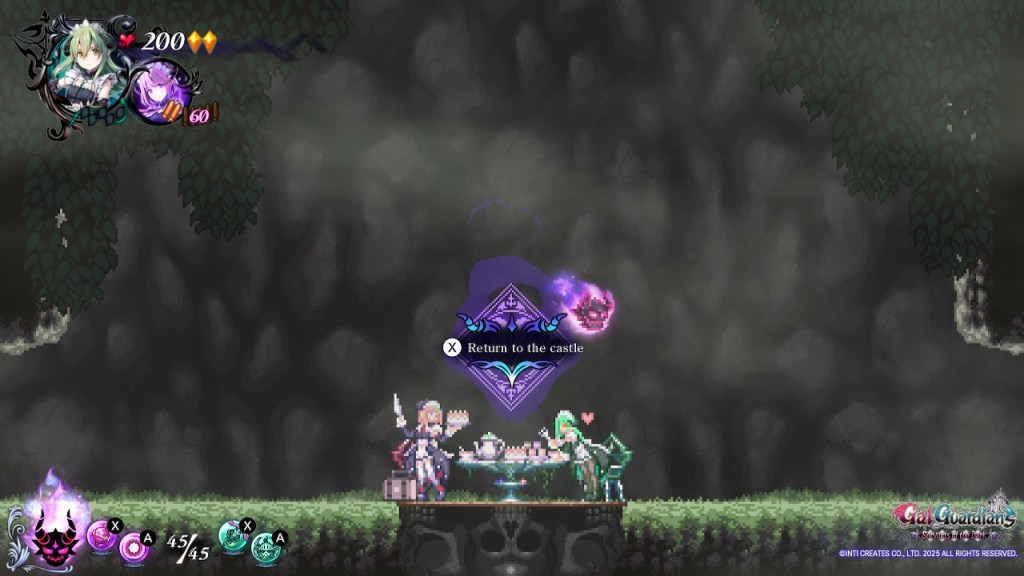Select the teal orb skill marked X
Image resolution: width=1024 pixels, height=576 pixels.
[x=234, y=536]
